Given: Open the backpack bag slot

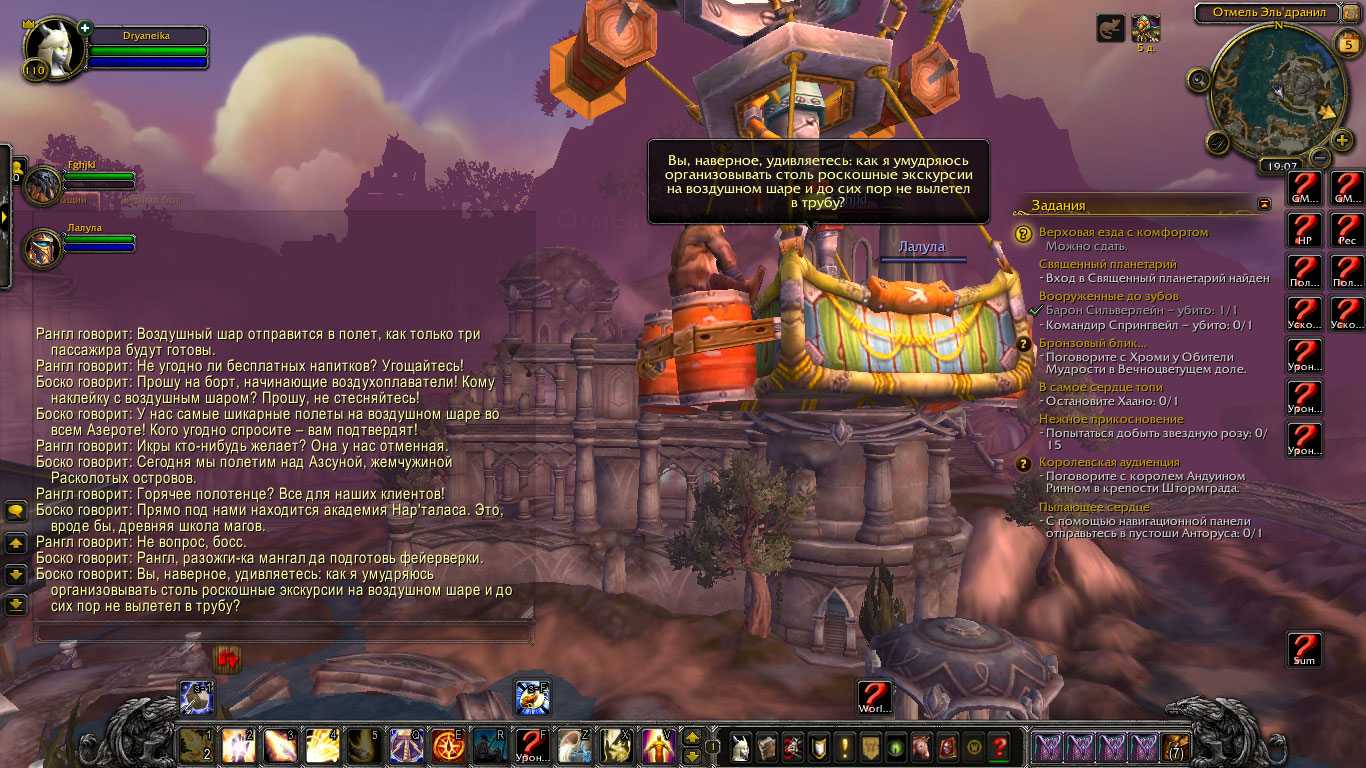Looking at the screenshot, I should click(x=1176, y=746).
